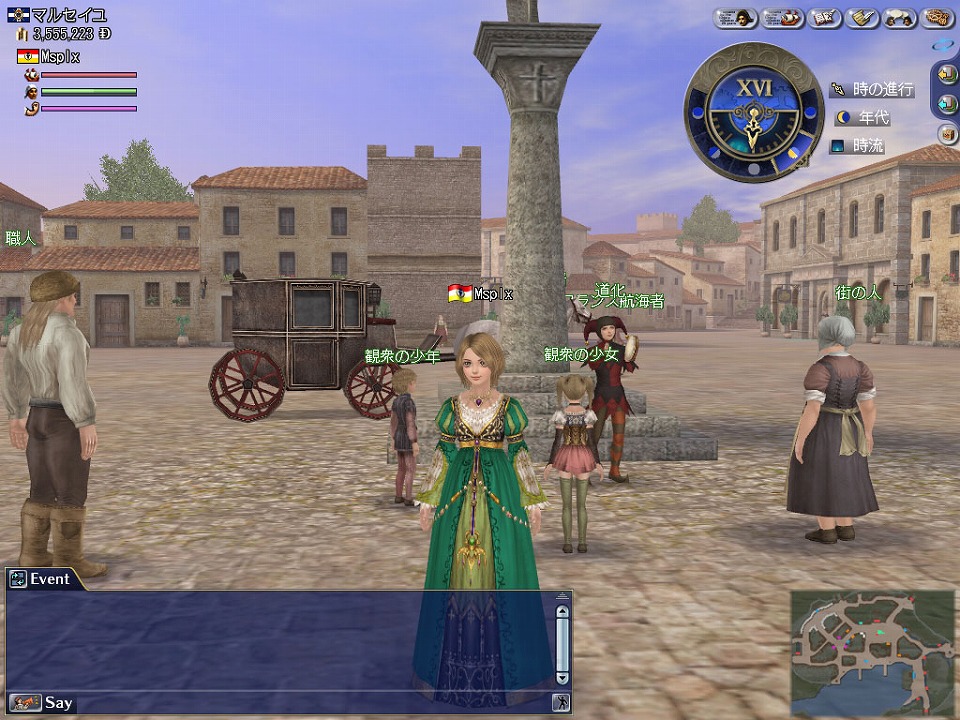
Task: Click the yellow arrow side panel button
Action: [x=948, y=74]
